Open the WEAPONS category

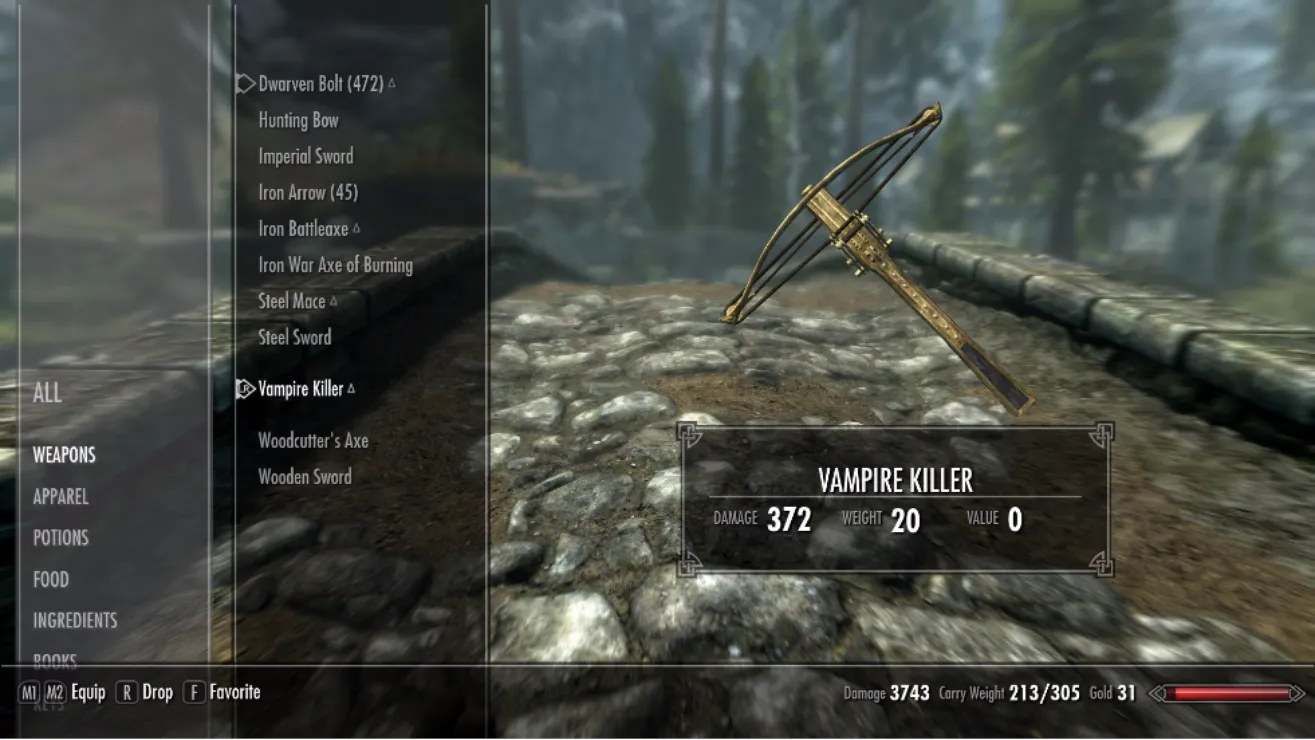(64, 455)
